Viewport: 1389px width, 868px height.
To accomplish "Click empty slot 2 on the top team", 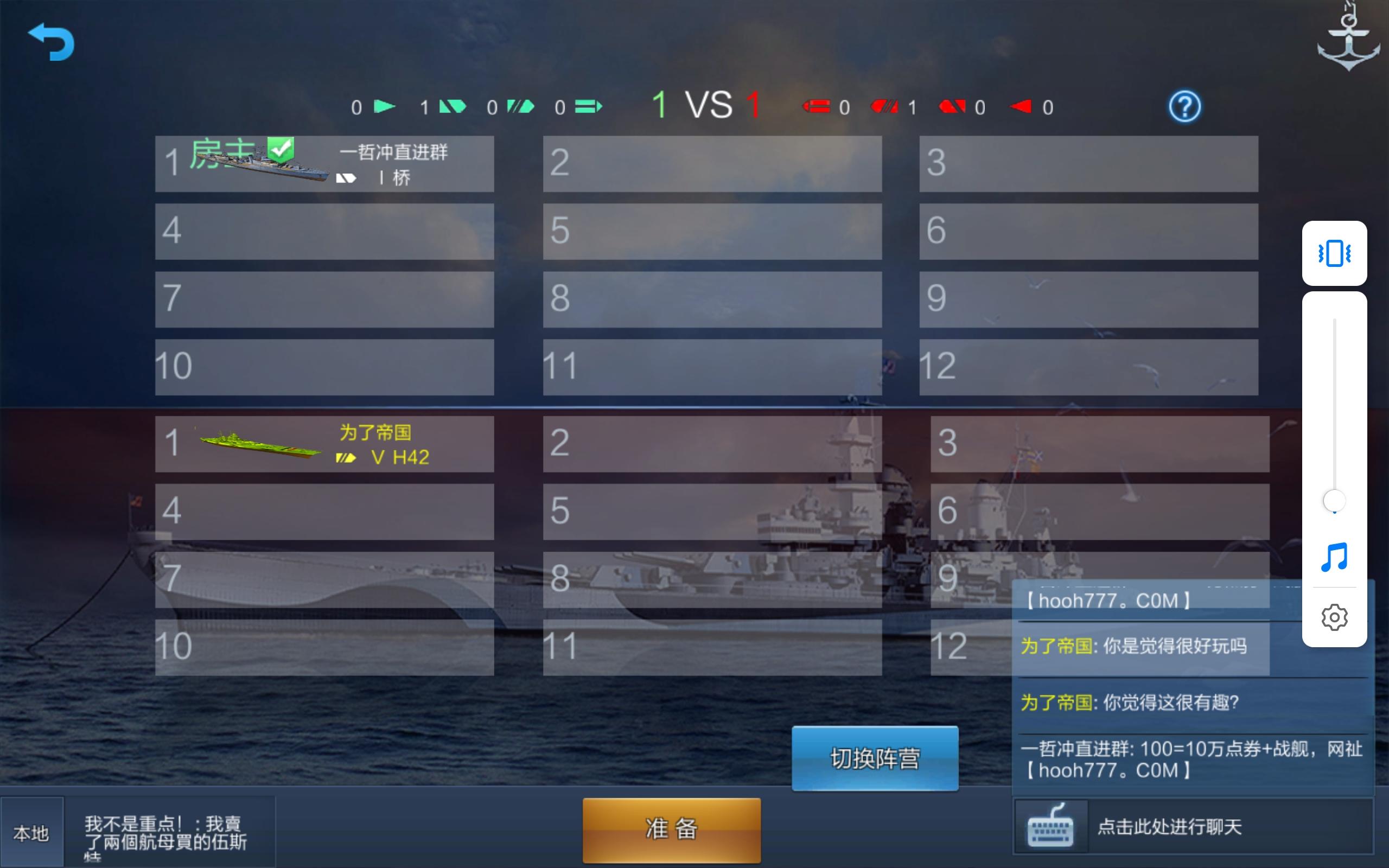I will pos(712,164).
